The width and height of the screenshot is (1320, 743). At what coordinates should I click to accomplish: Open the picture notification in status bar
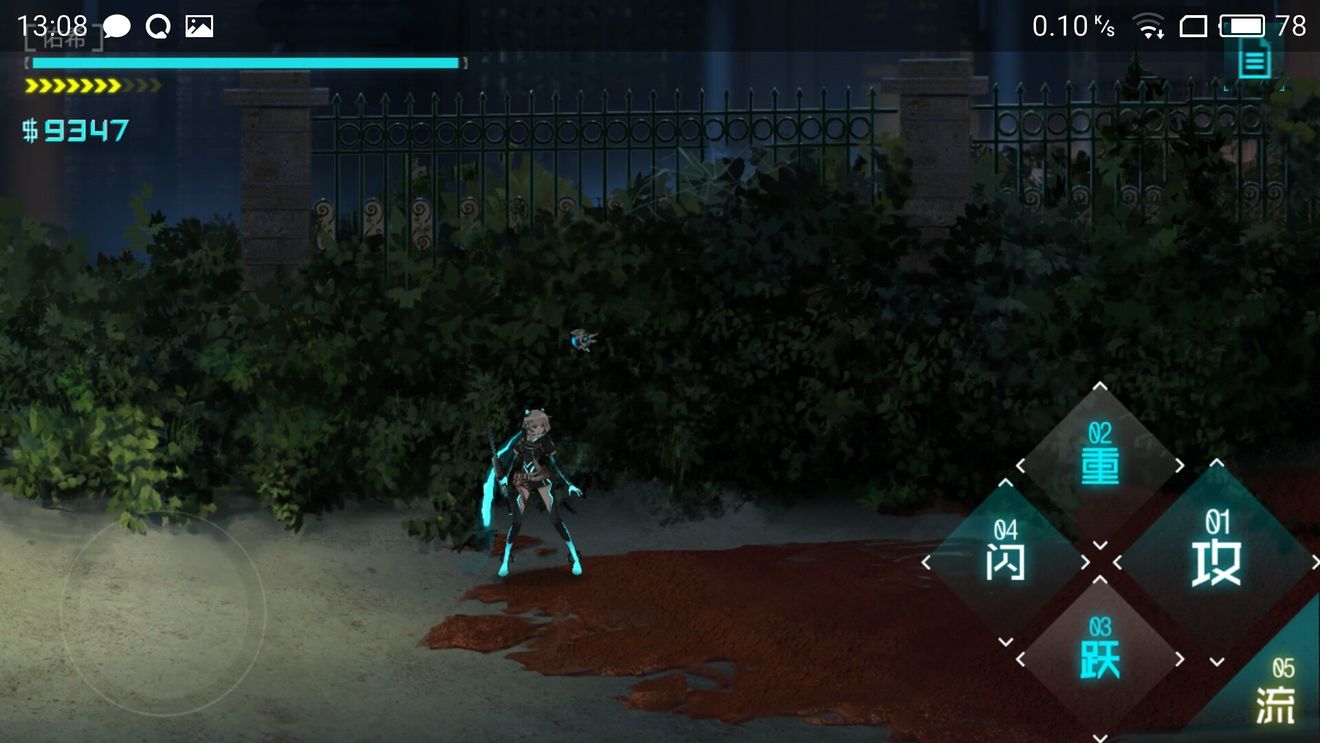point(199,27)
